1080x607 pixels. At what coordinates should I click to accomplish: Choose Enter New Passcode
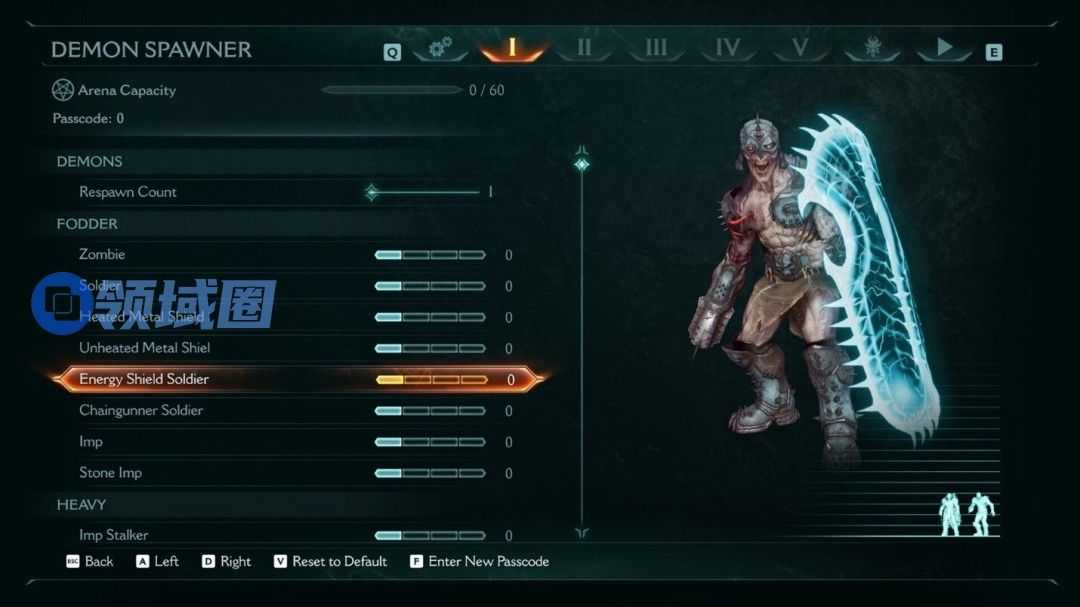[x=488, y=562]
